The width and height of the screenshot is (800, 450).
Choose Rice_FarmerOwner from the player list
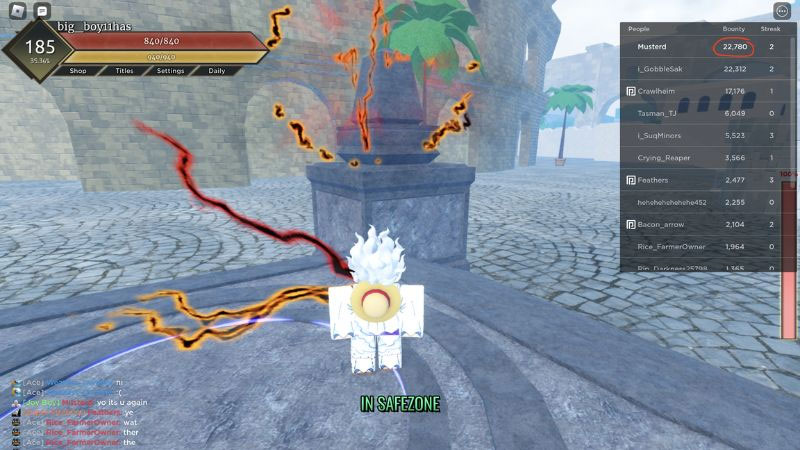click(x=672, y=246)
